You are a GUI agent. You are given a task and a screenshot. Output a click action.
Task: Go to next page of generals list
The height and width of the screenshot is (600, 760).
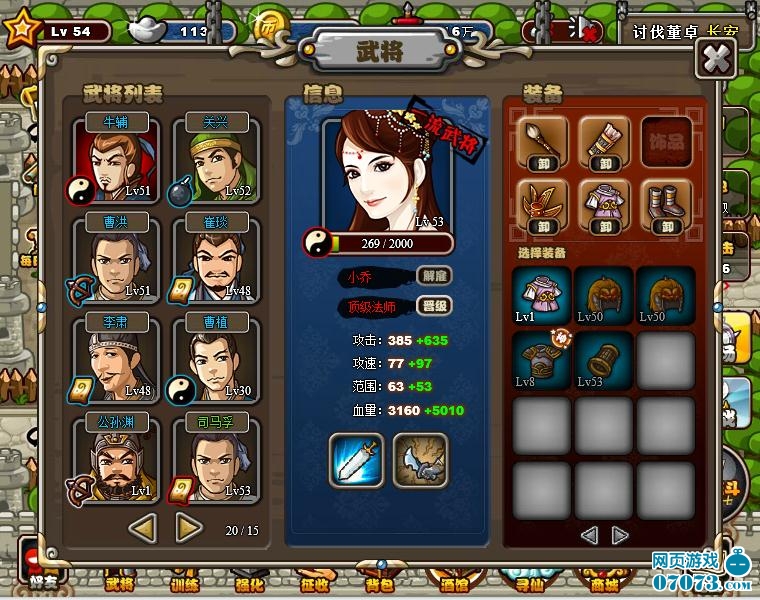(x=190, y=525)
